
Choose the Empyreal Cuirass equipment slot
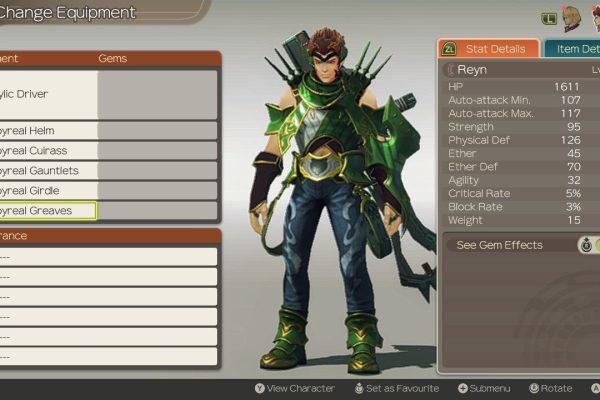pos(50,151)
